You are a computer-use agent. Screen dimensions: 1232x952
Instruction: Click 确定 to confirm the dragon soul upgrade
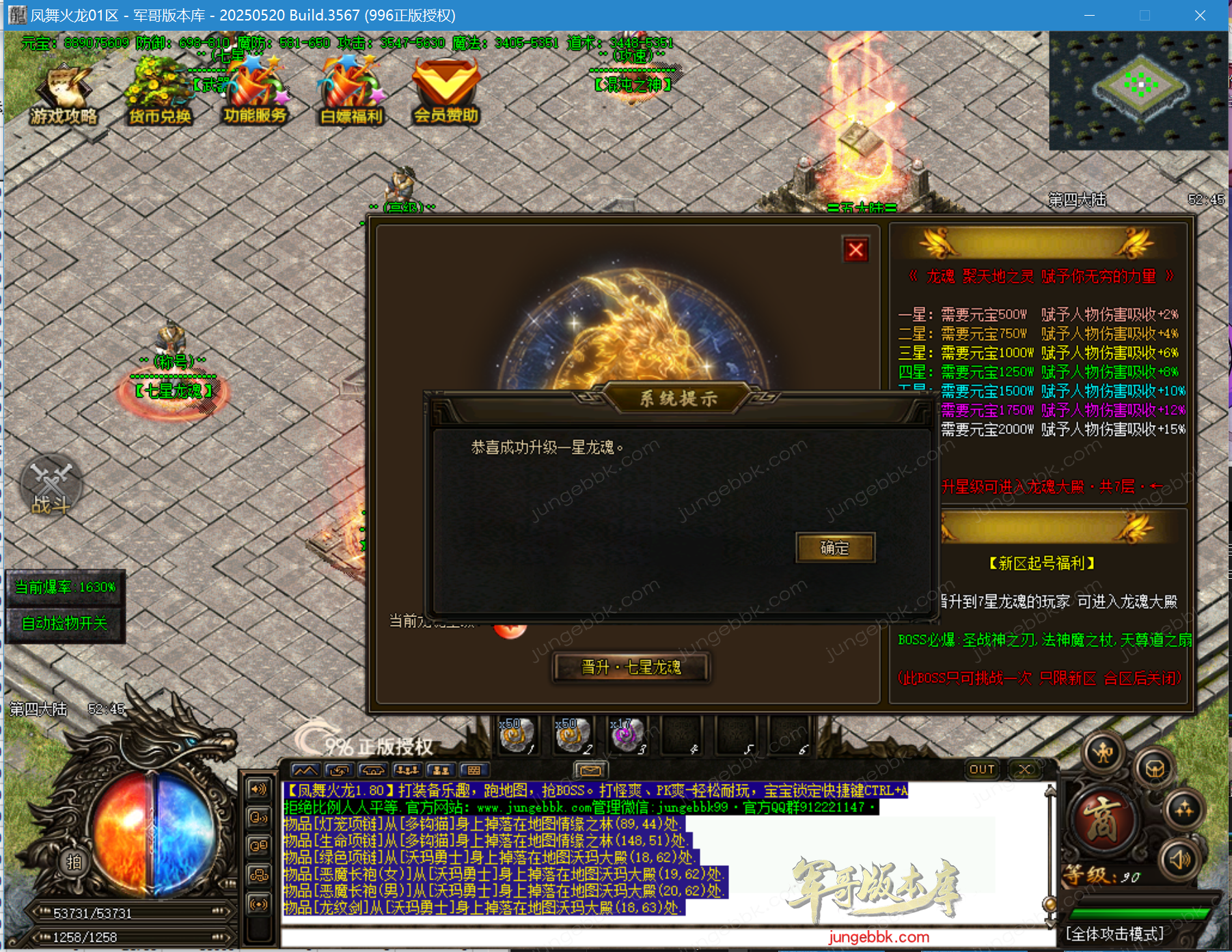(834, 547)
